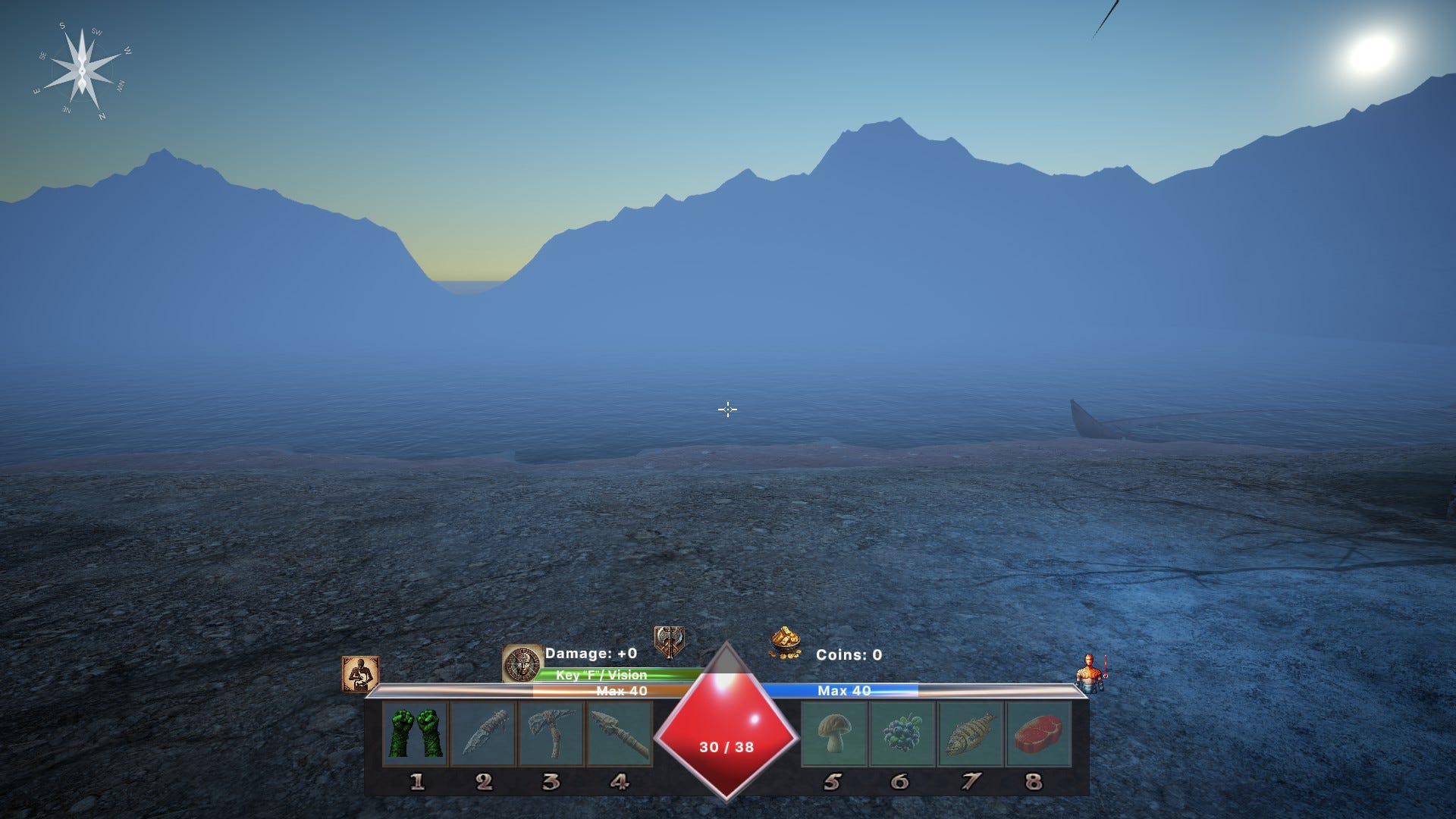This screenshot has width=1456, height=819.
Task: Pick the cooked fish slot
Action: click(970, 733)
